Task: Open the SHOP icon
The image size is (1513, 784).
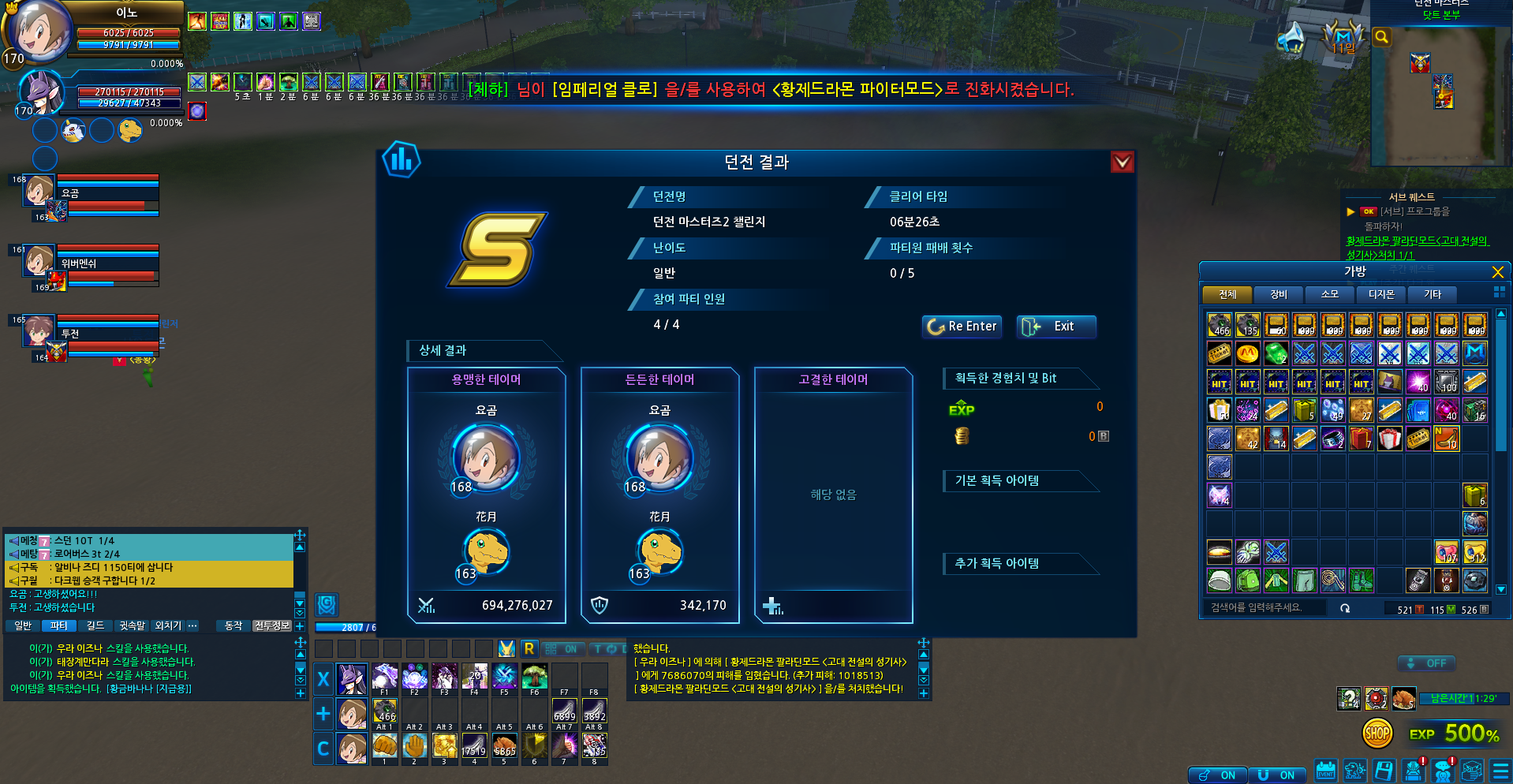Action: [1377, 734]
